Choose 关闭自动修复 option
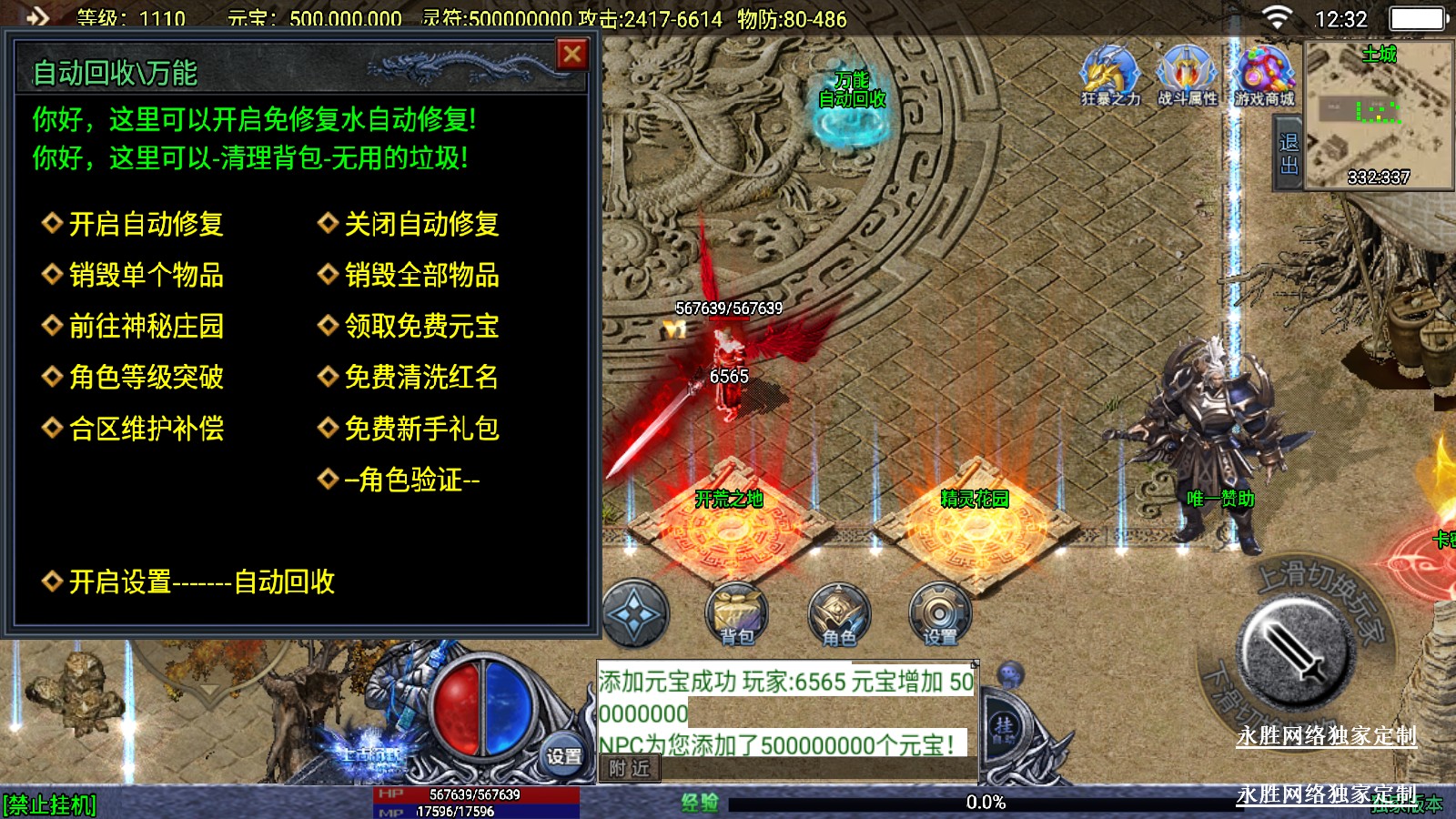 click(420, 224)
